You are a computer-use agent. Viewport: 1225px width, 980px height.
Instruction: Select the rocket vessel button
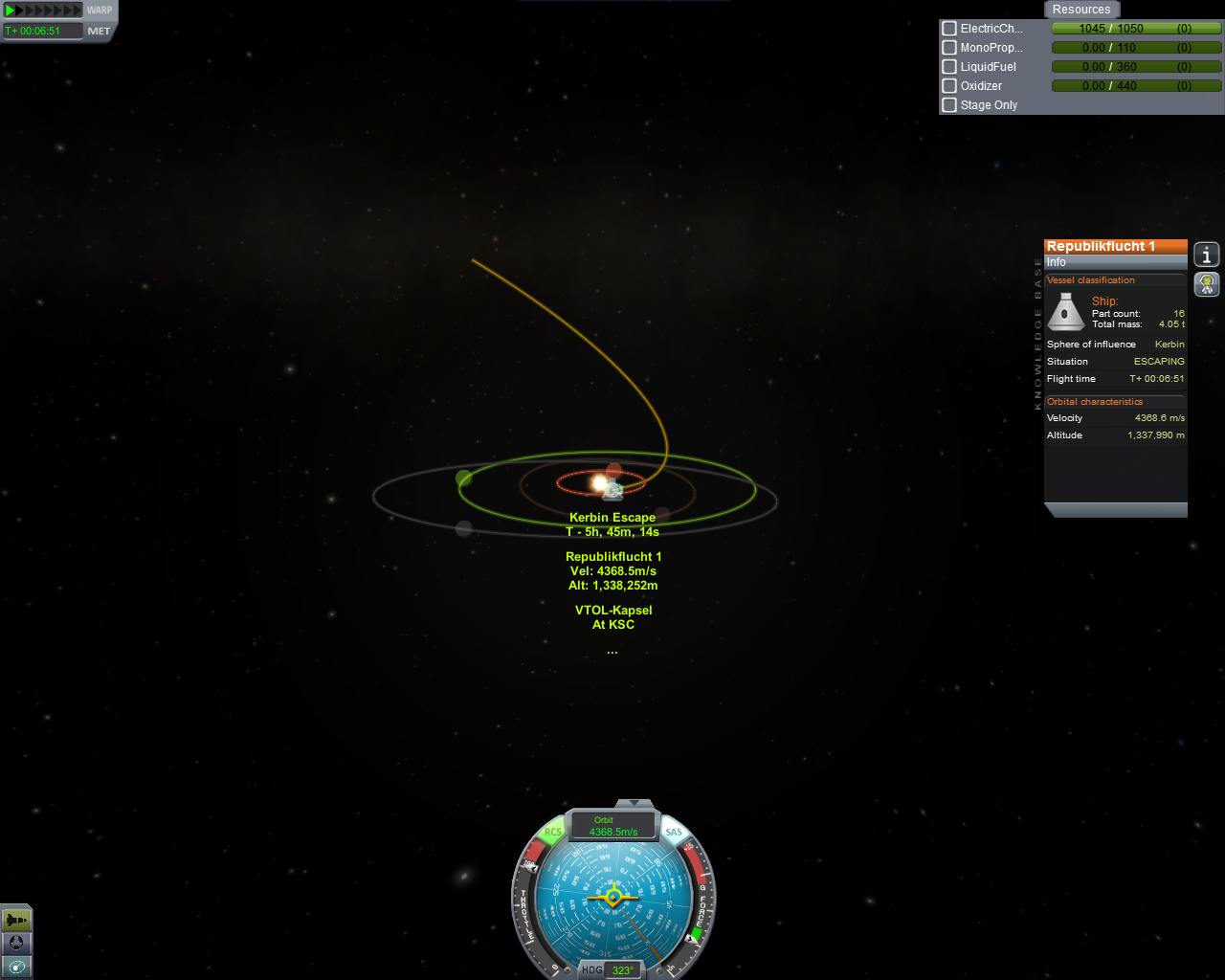pos(16,920)
